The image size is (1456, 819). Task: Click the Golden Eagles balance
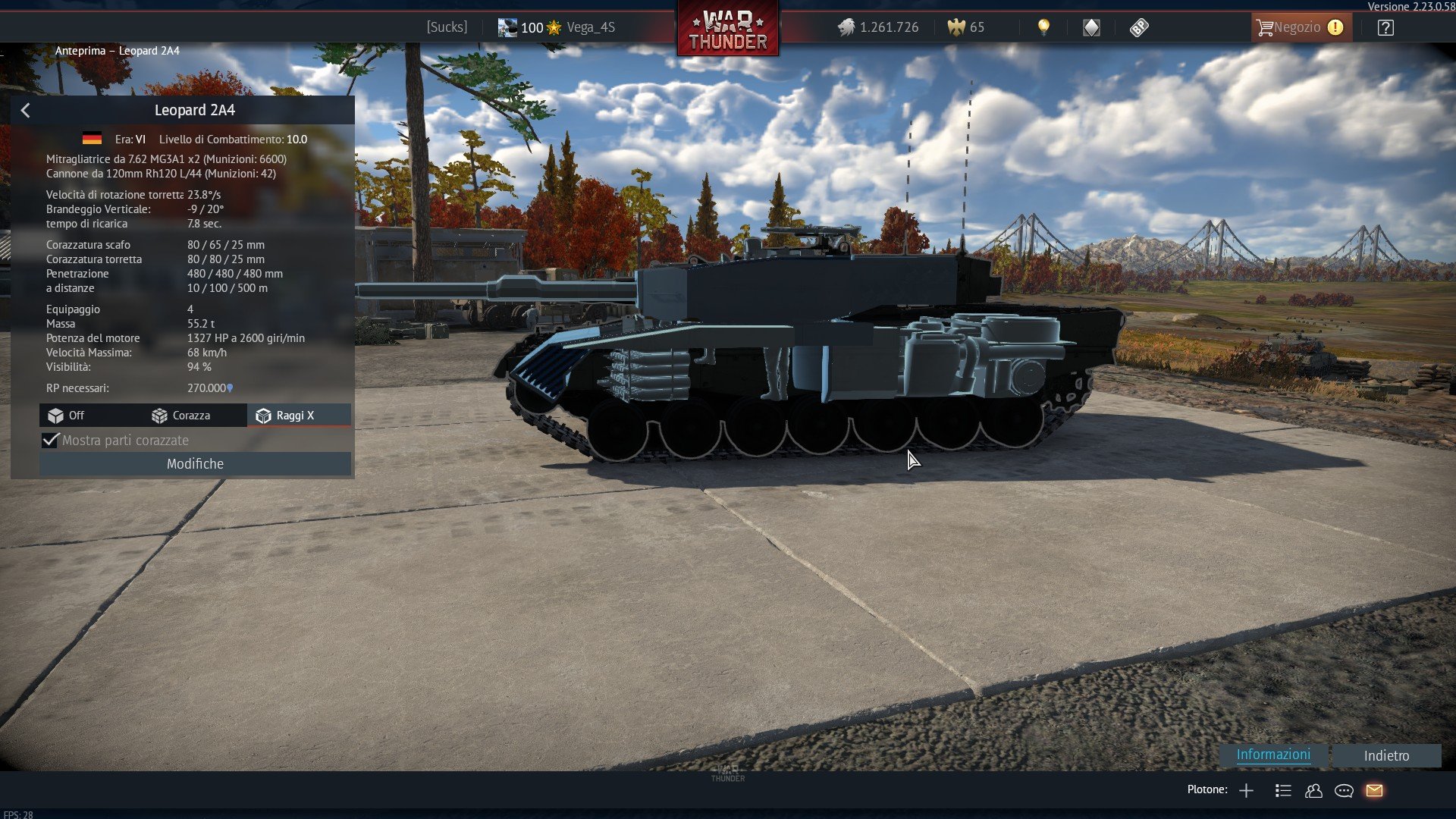tap(966, 27)
